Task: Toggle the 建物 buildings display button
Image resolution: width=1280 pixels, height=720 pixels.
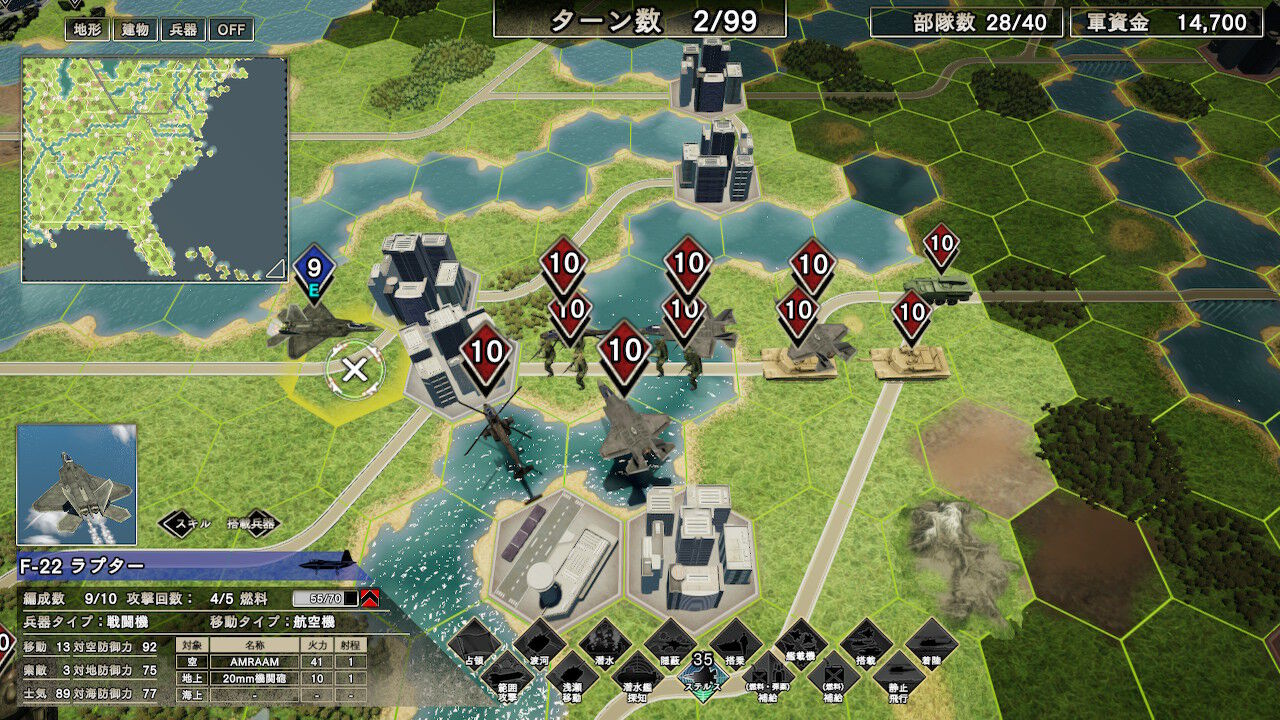Action: (x=133, y=30)
